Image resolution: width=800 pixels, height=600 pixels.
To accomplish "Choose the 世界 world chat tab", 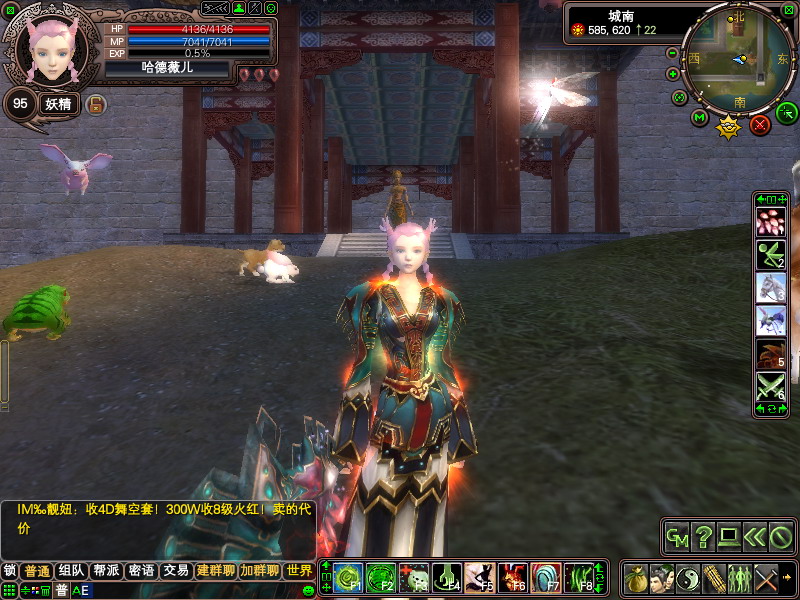I will point(299,571).
